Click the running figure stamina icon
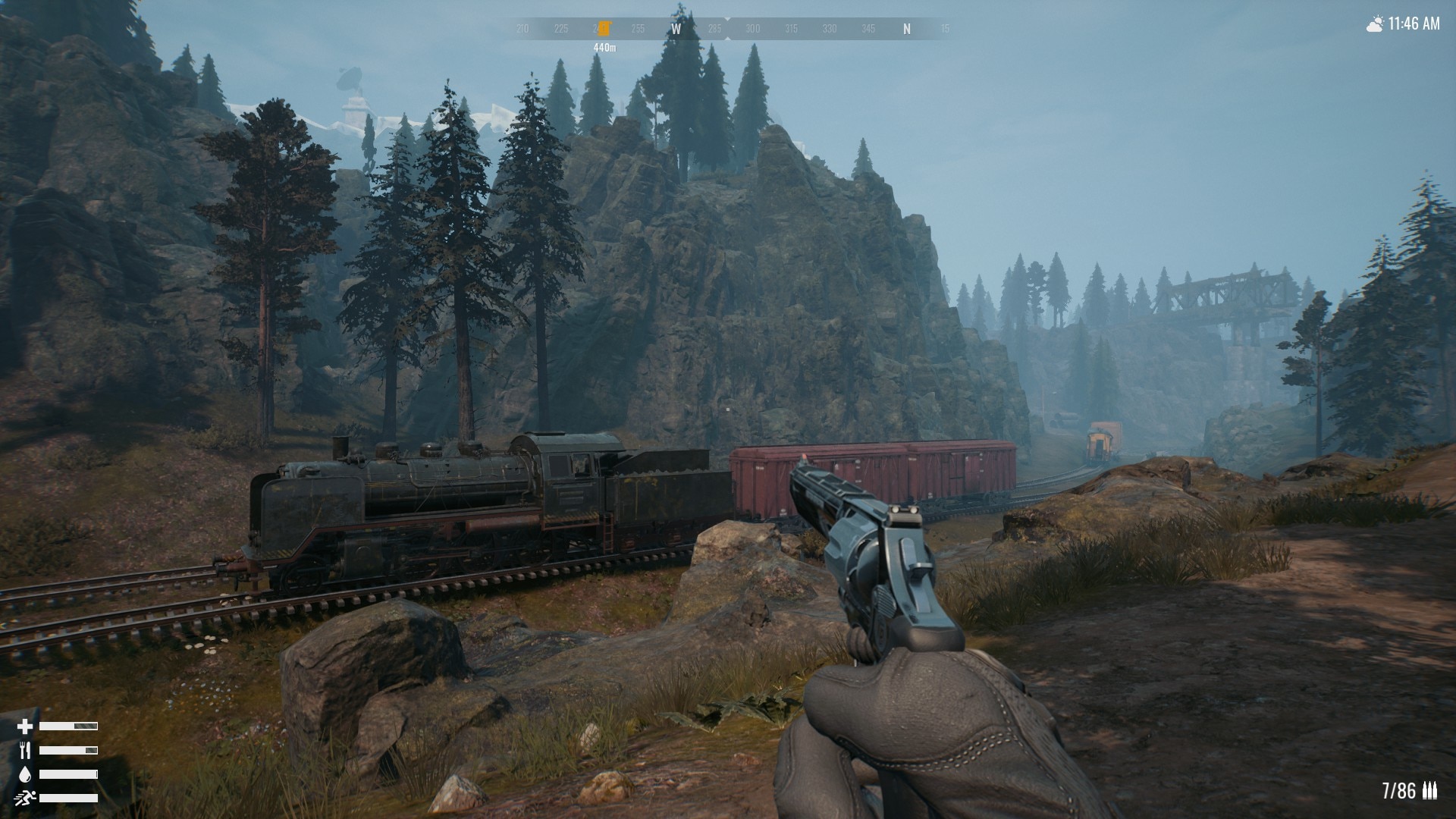Viewport: 1456px width, 819px height. 25,798
